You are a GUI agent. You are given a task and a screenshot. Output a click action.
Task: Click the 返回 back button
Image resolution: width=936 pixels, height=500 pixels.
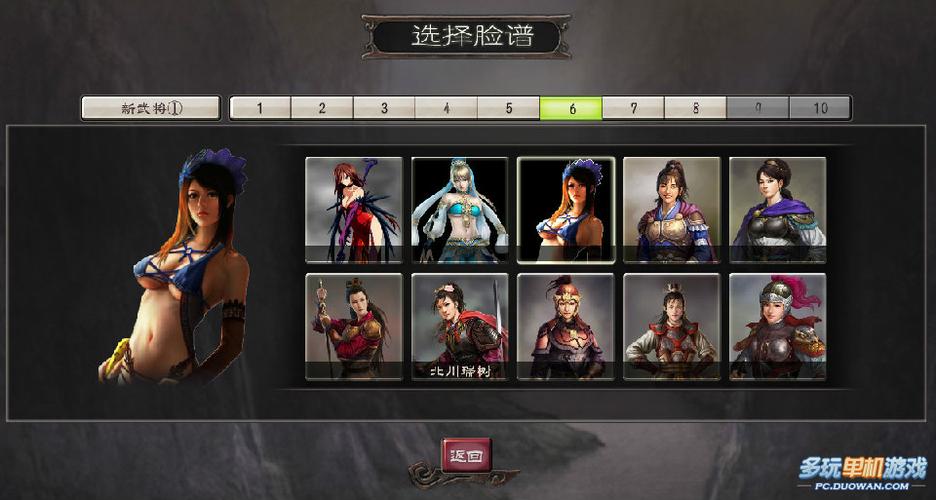[x=467, y=455]
